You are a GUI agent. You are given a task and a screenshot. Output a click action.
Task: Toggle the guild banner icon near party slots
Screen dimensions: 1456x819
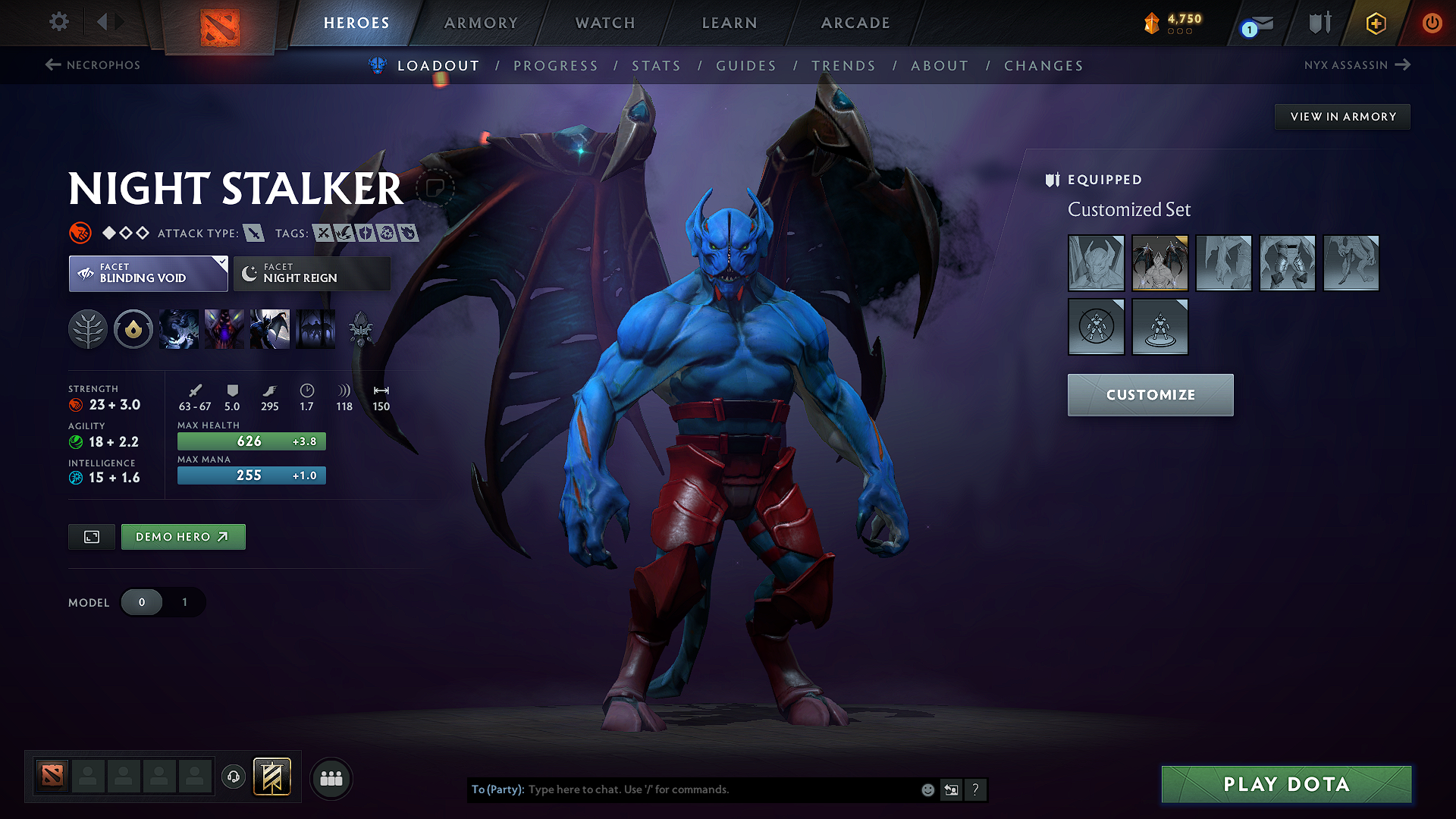(271, 777)
